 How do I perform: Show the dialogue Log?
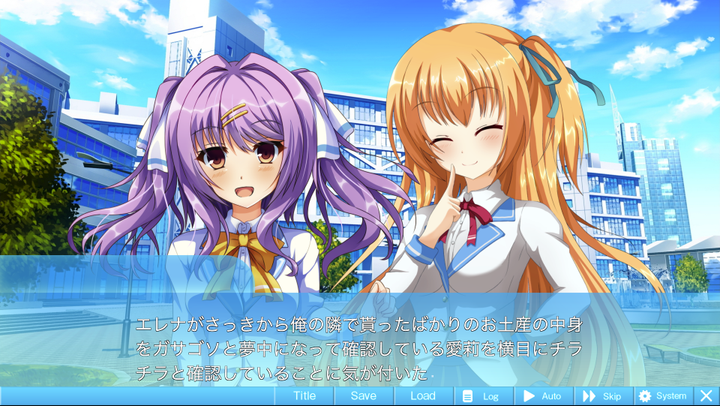coord(483,396)
